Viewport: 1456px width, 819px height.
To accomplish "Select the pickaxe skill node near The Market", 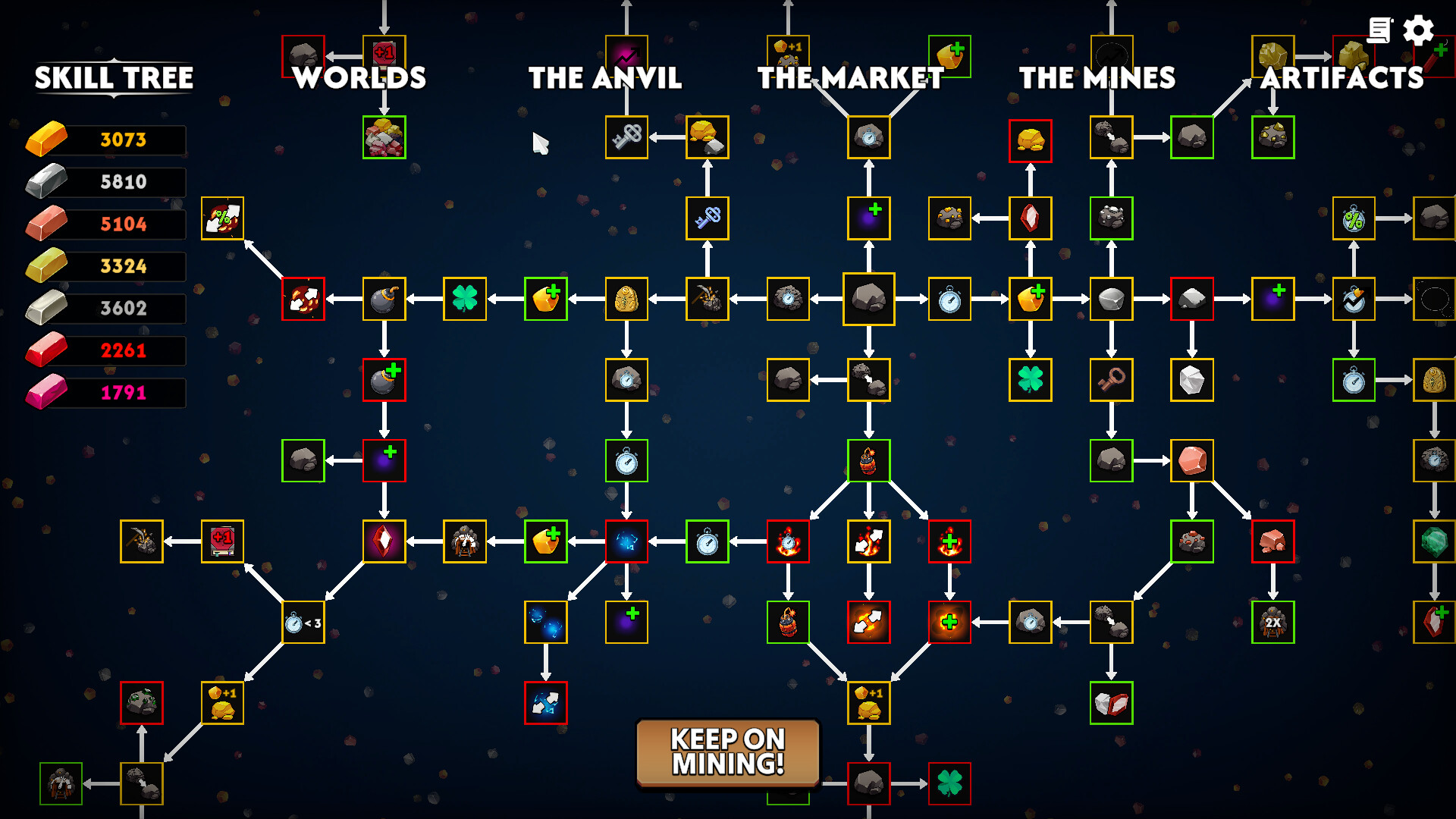I will click(x=708, y=299).
